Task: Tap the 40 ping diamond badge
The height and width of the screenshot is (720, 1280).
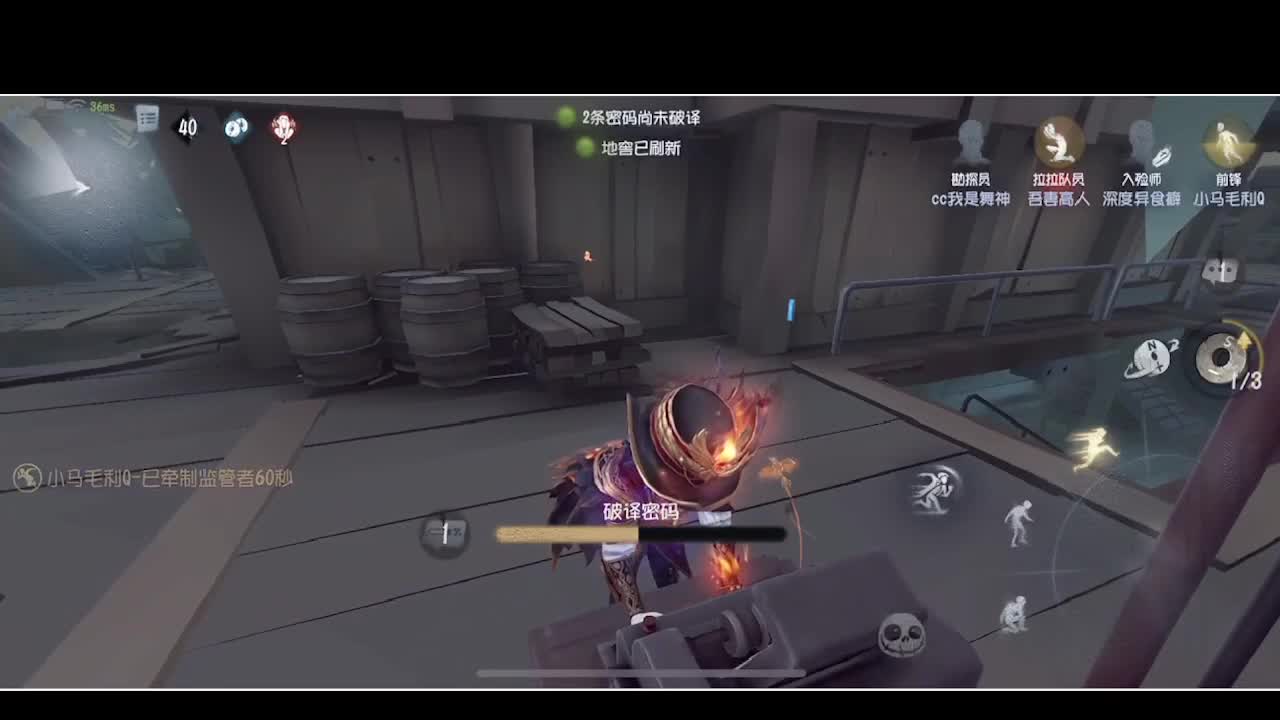Action: pos(186,128)
